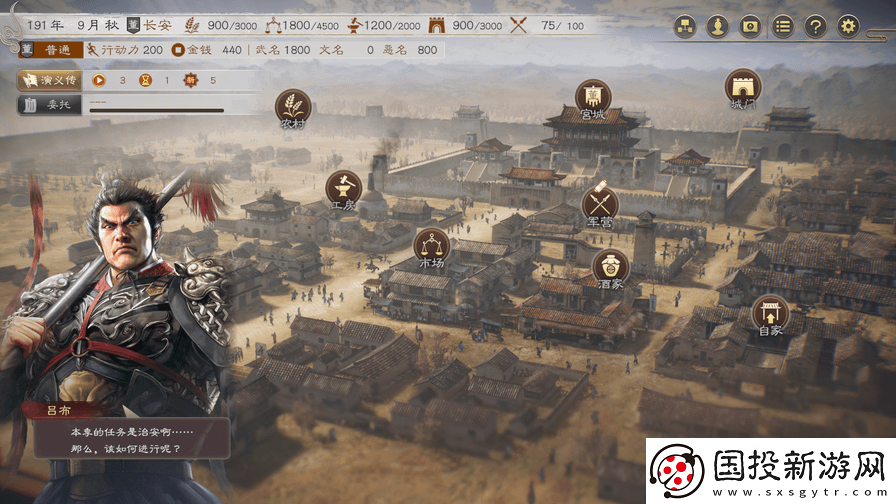Visit the 工房 (workshop) location

coord(343,188)
